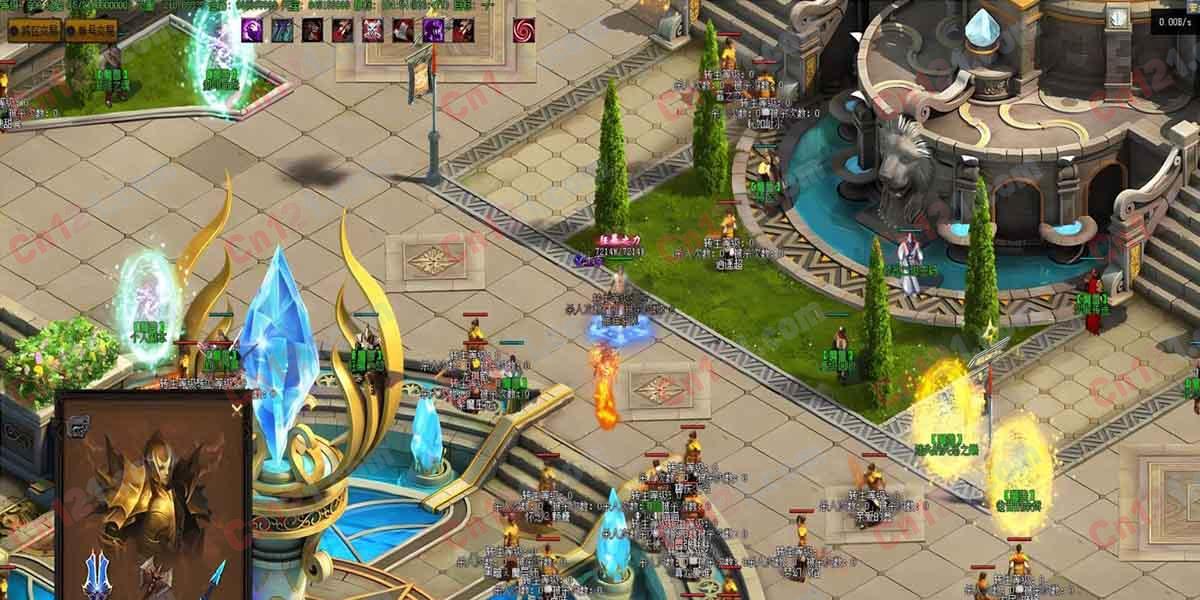The image size is (1200, 600).
Task: Choose the blue claw skill icon
Action: pos(283,30)
